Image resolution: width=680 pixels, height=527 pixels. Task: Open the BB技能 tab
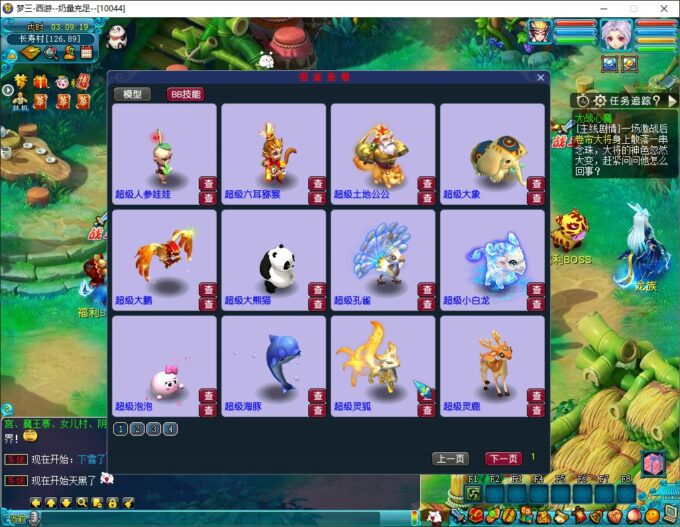185,94
